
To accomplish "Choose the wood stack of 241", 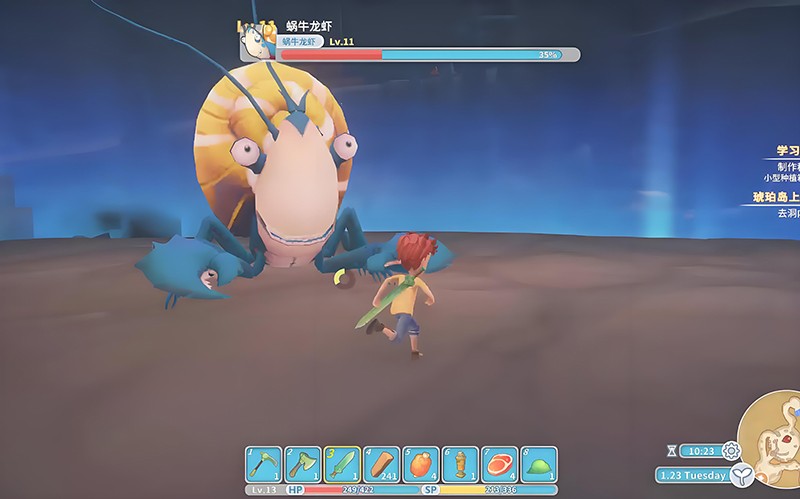I will pyautogui.click(x=381, y=465).
